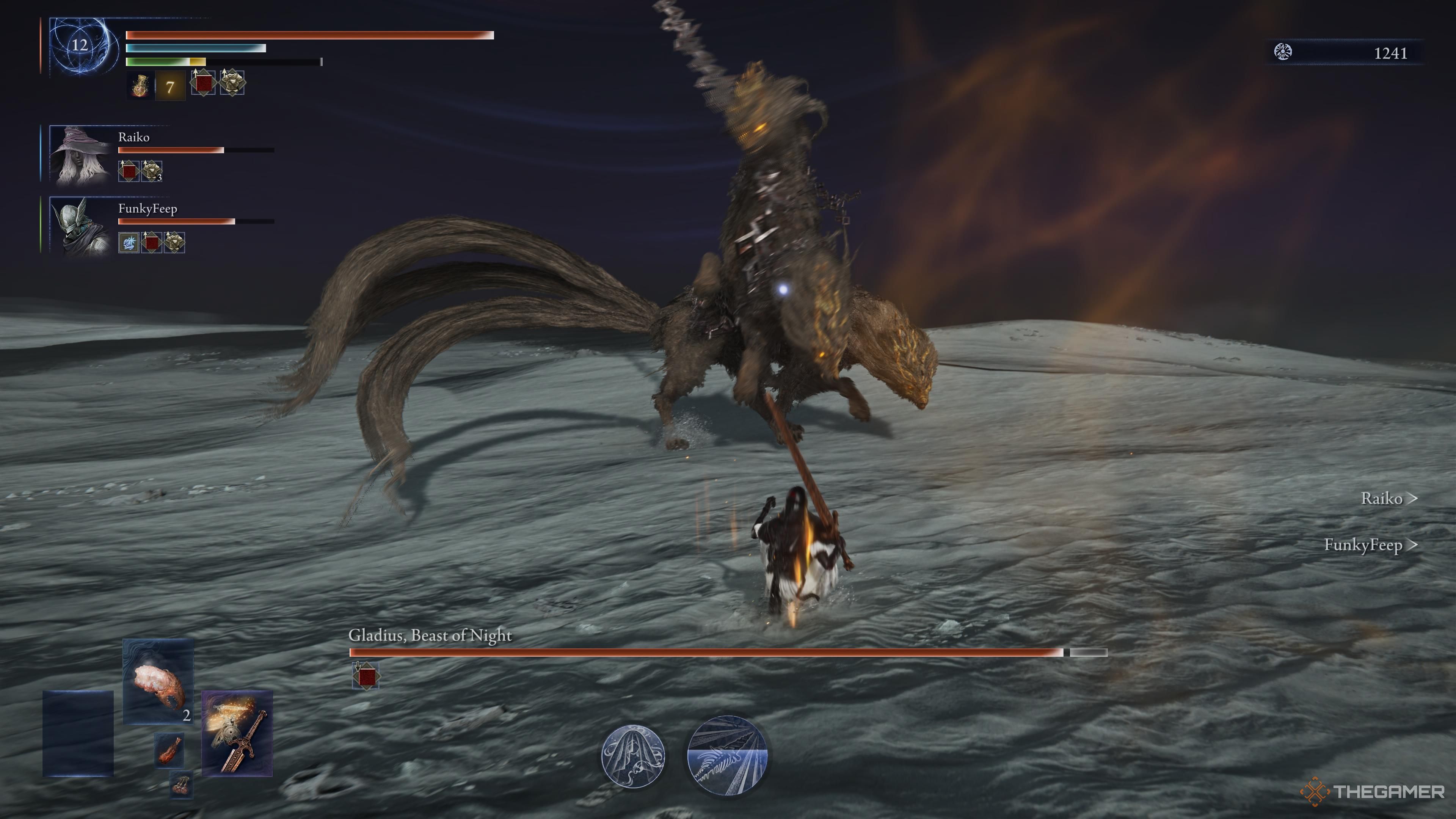Select the frost effect icon under FunkyFeep's health bar

click(128, 242)
